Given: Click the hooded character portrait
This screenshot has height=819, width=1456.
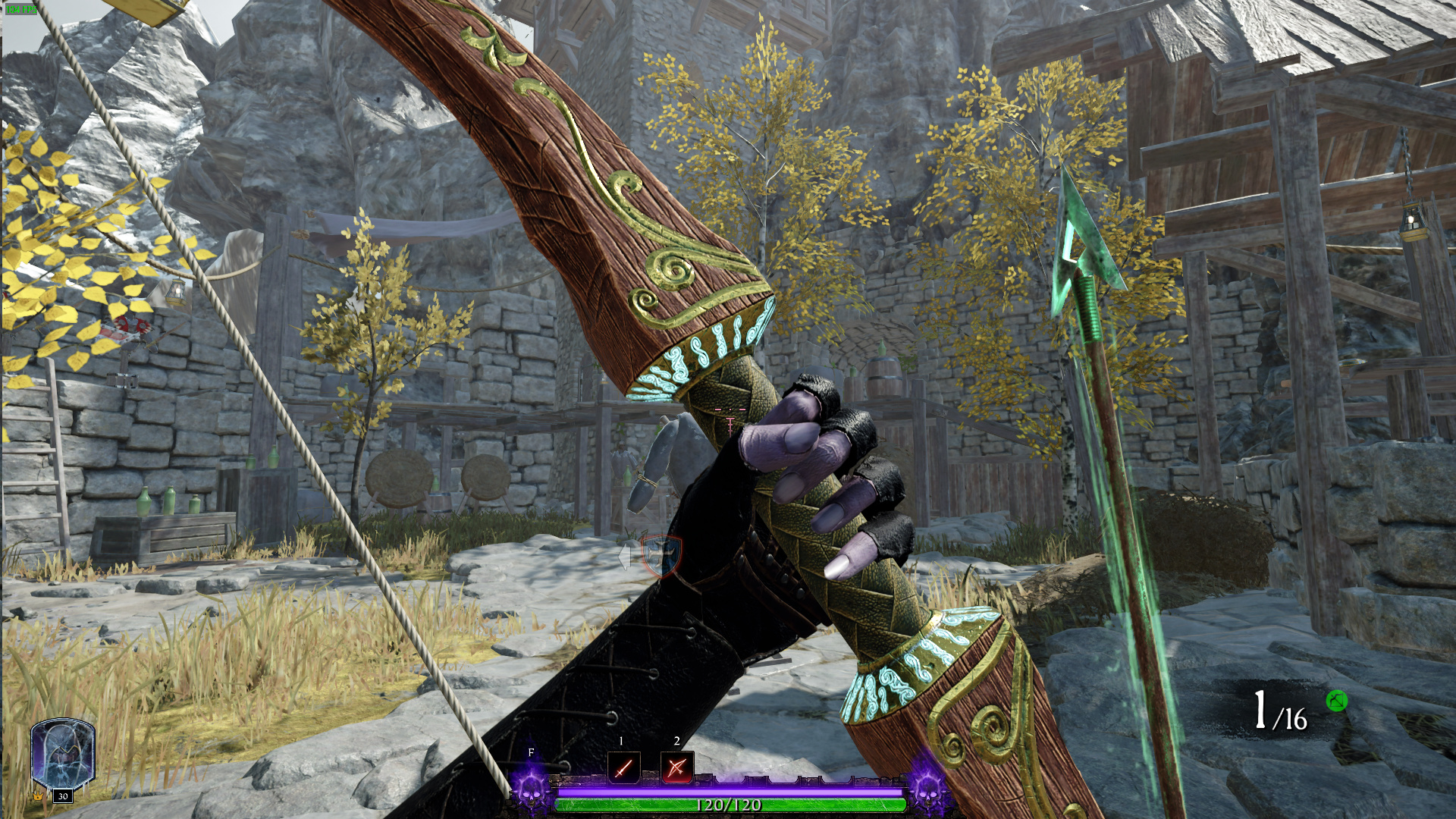Looking at the screenshot, I should (x=62, y=755).
